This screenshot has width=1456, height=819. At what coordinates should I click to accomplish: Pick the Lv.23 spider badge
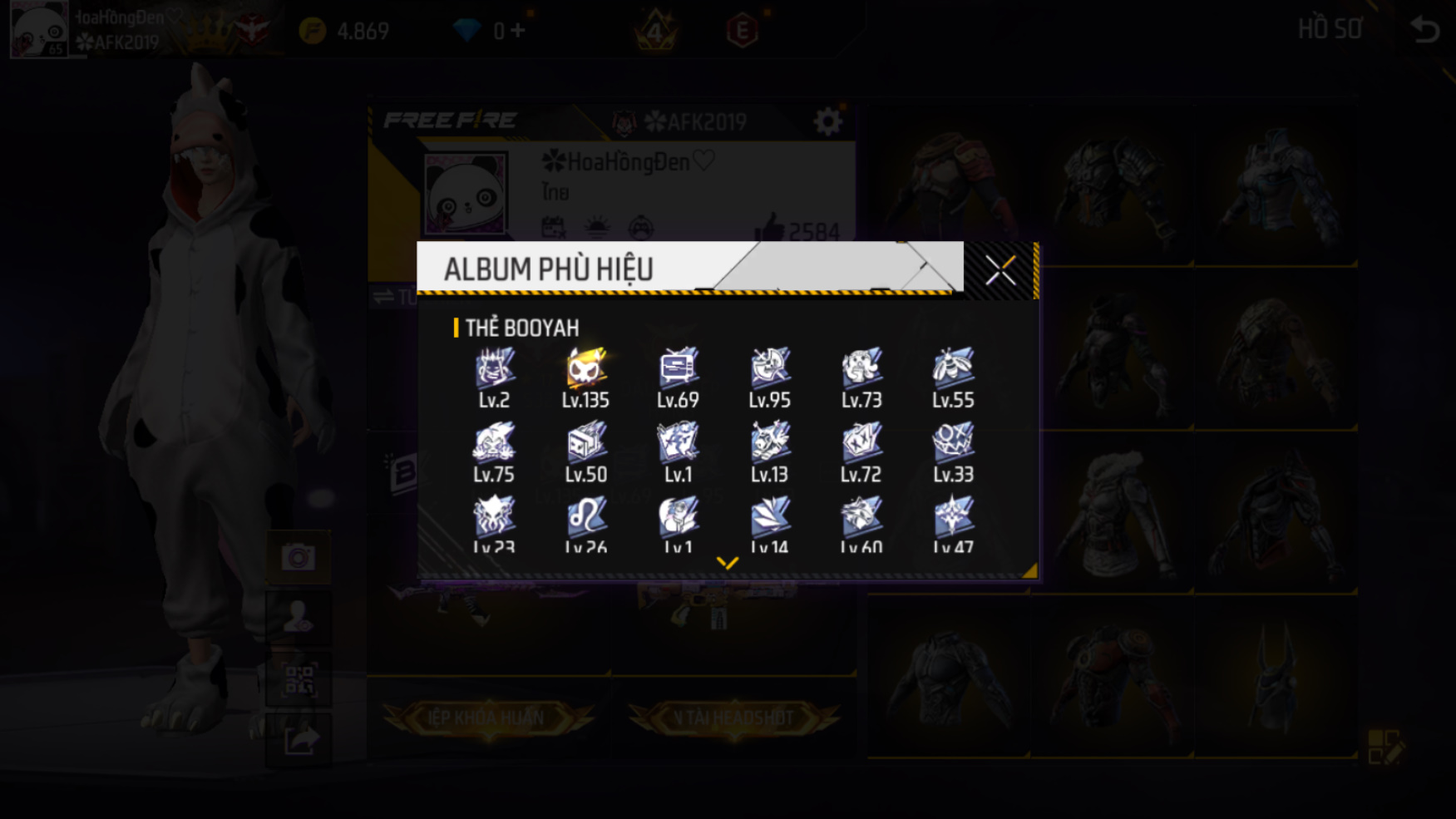494,516
